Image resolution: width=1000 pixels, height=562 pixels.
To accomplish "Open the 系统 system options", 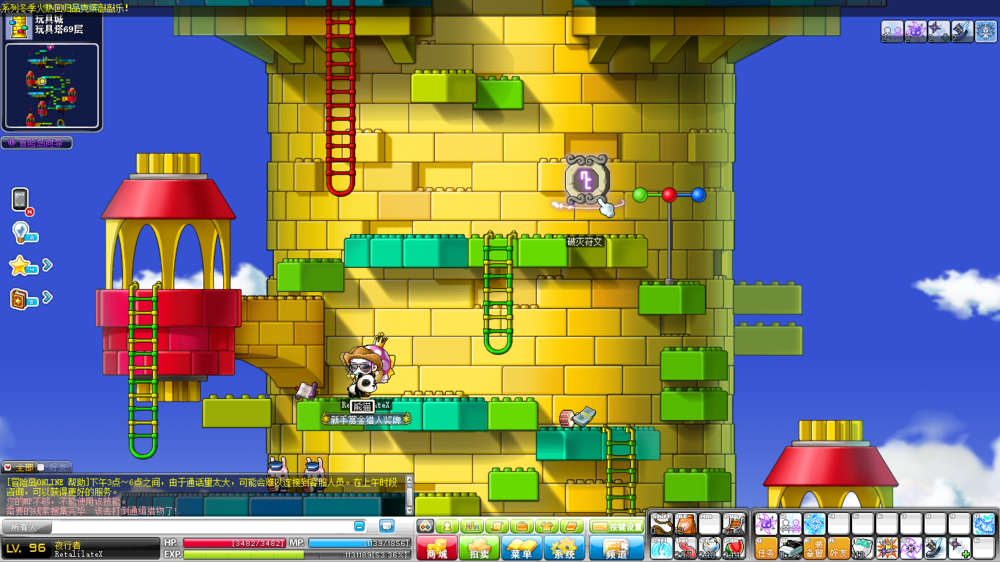I will click(x=564, y=548).
